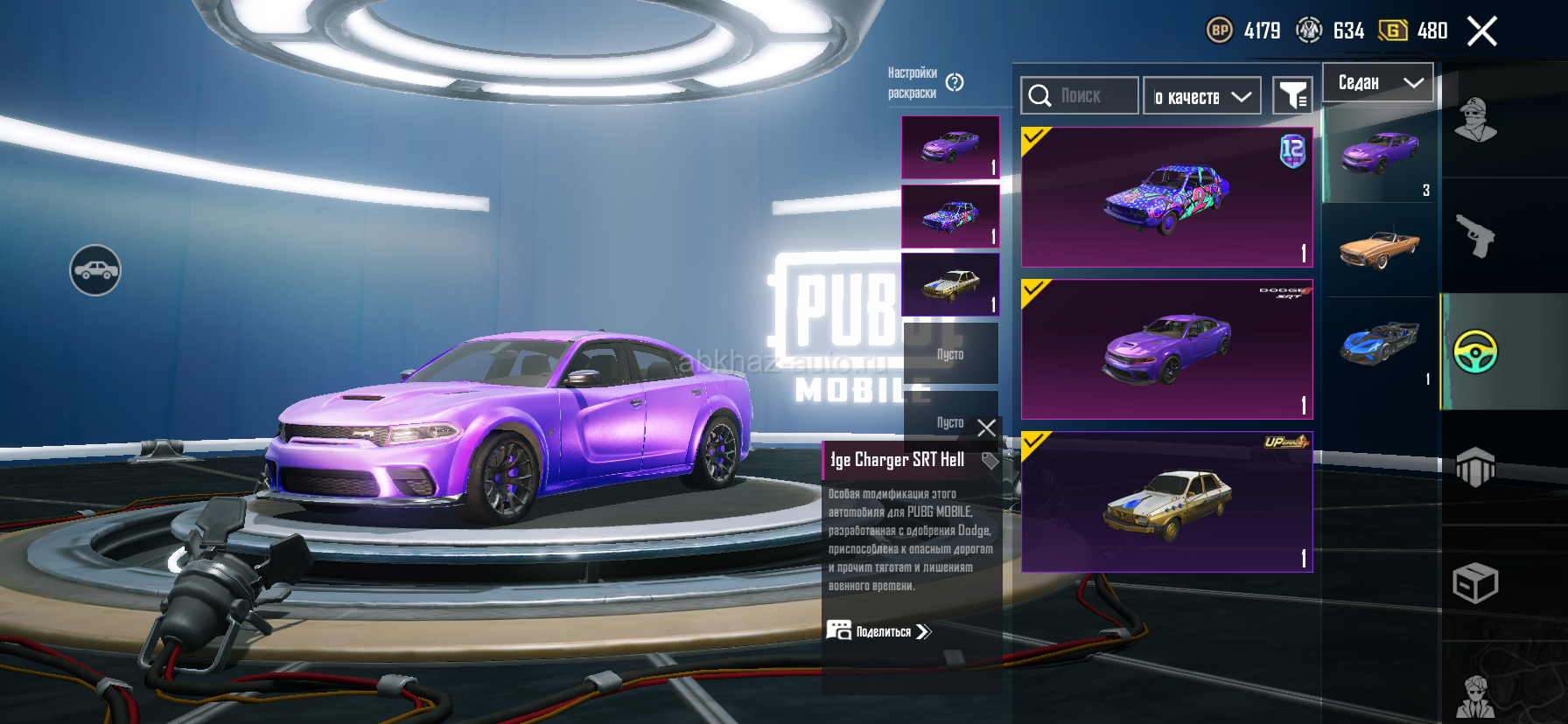Close the garage screen with the X

pos(1481,31)
